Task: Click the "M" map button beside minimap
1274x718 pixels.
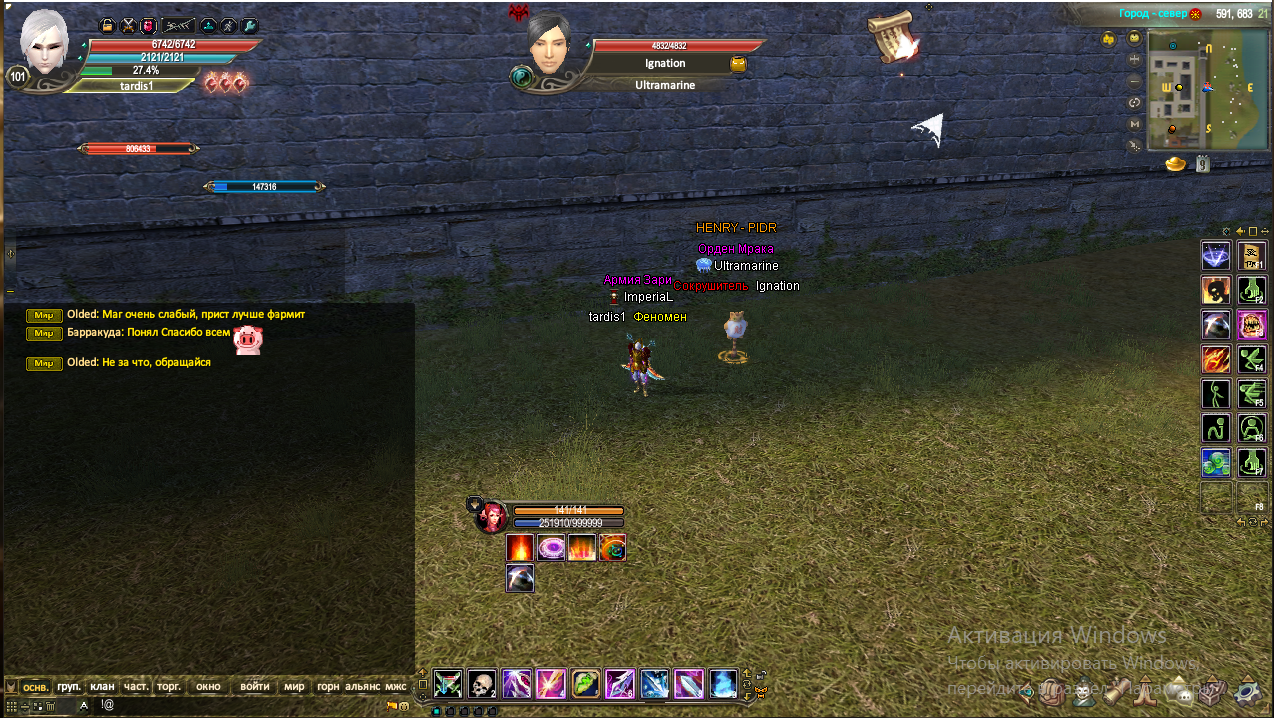Action: [1134, 123]
